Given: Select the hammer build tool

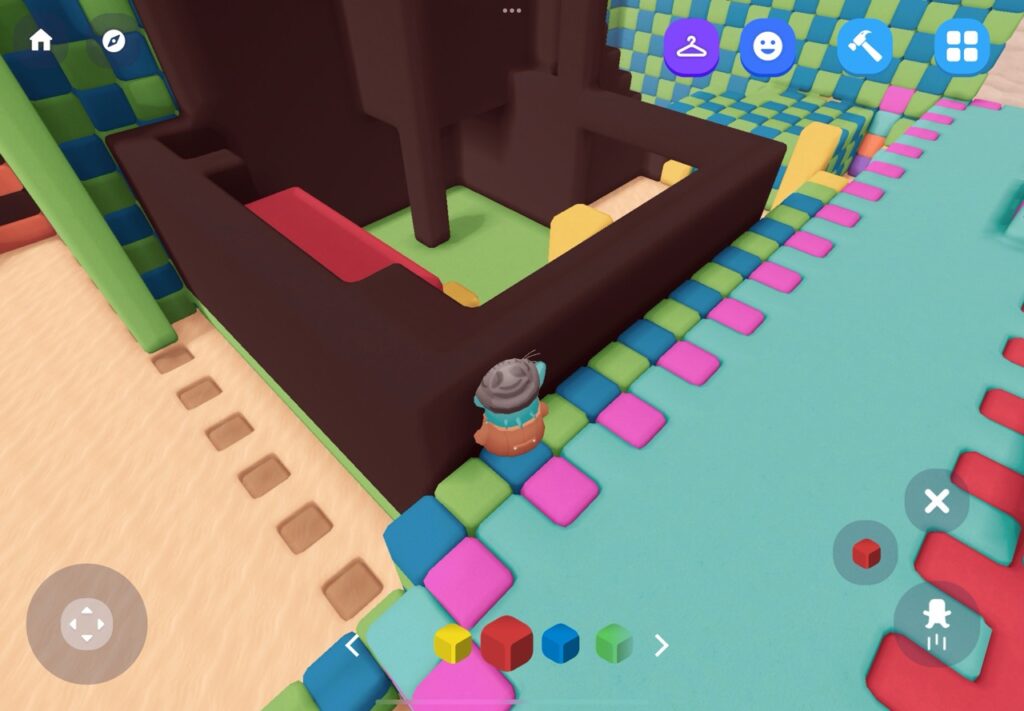Looking at the screenshot, I should pyautogui.click(x=864, y=47).
